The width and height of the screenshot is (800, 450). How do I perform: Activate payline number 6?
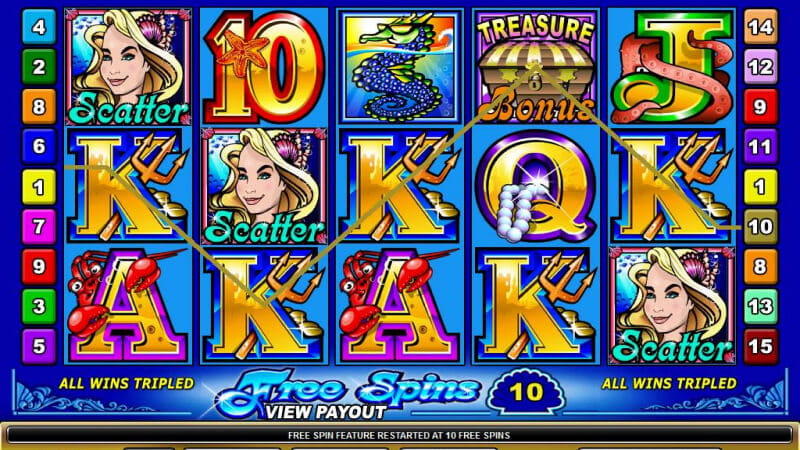coord(38,146)
